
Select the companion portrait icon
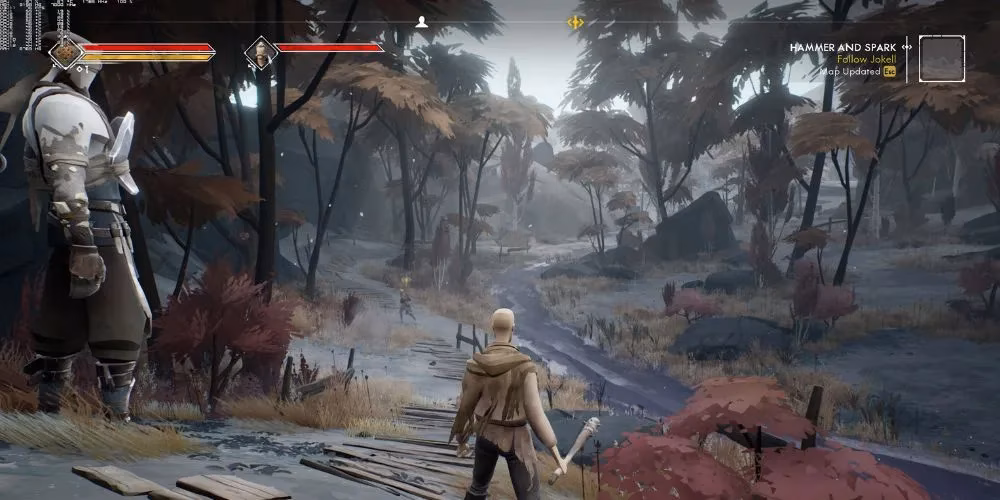(x=261, y=52)
